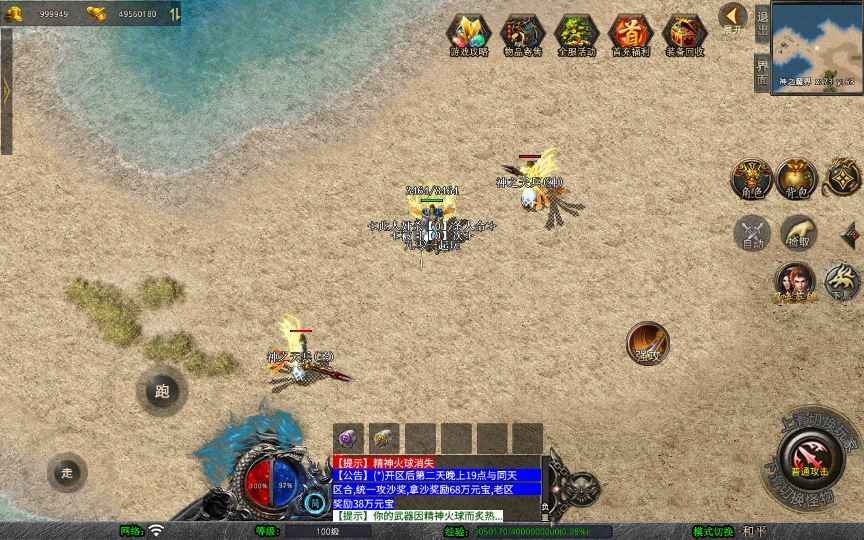The image size is (864, 540).
Task: Switch to 走 walk mode
Action: coord(67,472)
